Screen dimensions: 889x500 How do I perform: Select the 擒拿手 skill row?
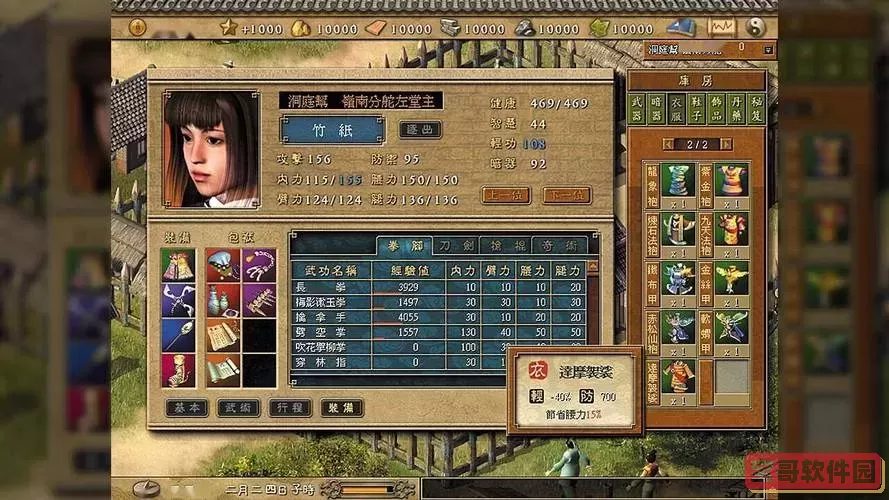pyautogui.click(x=330, y=316)
